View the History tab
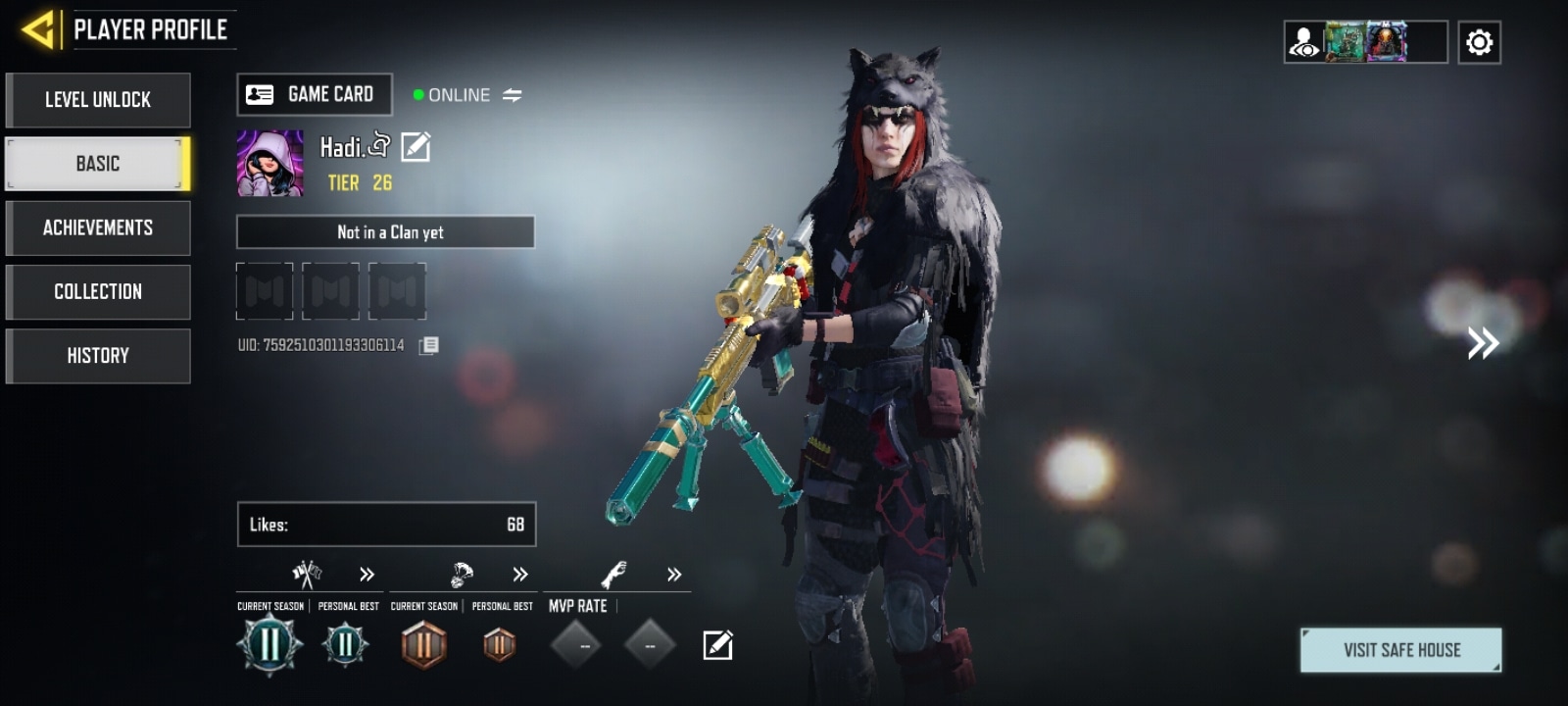 [98, 355]
